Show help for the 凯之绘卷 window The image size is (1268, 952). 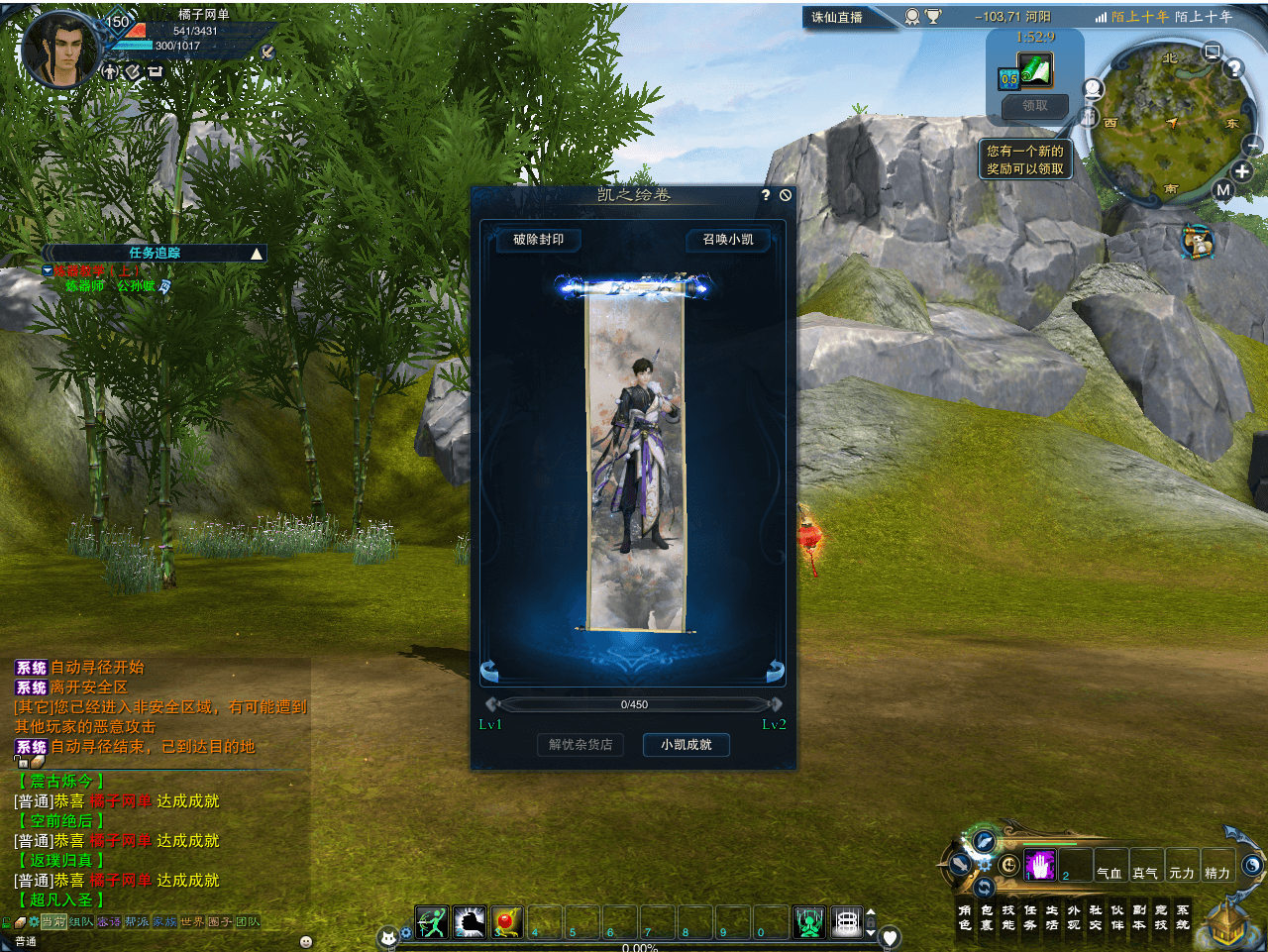coord(766,195)
